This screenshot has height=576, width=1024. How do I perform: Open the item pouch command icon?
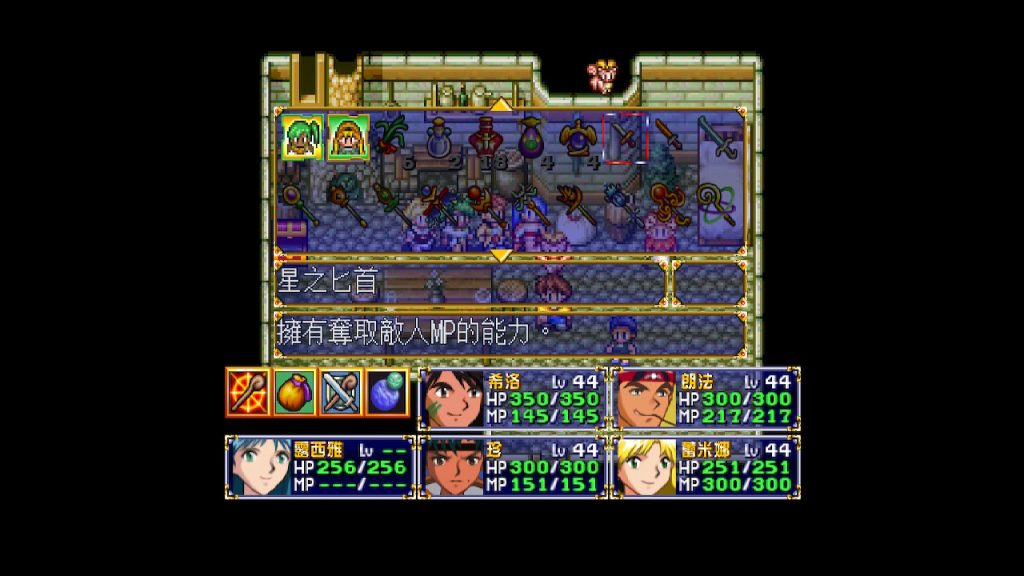coord(295,392)
